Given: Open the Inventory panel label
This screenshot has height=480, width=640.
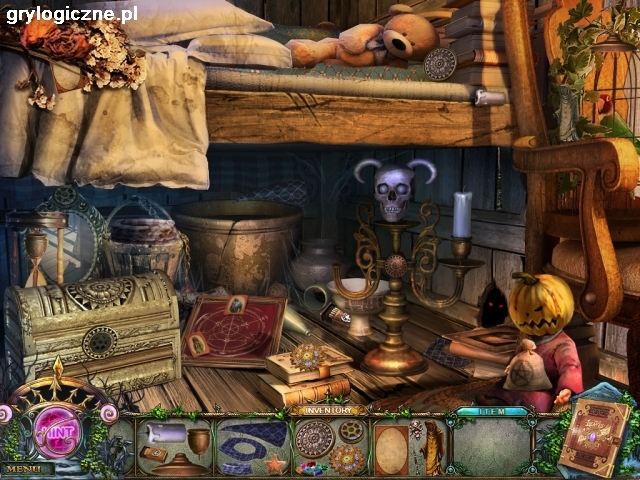Looking at the screenshot, I should 329,410.
